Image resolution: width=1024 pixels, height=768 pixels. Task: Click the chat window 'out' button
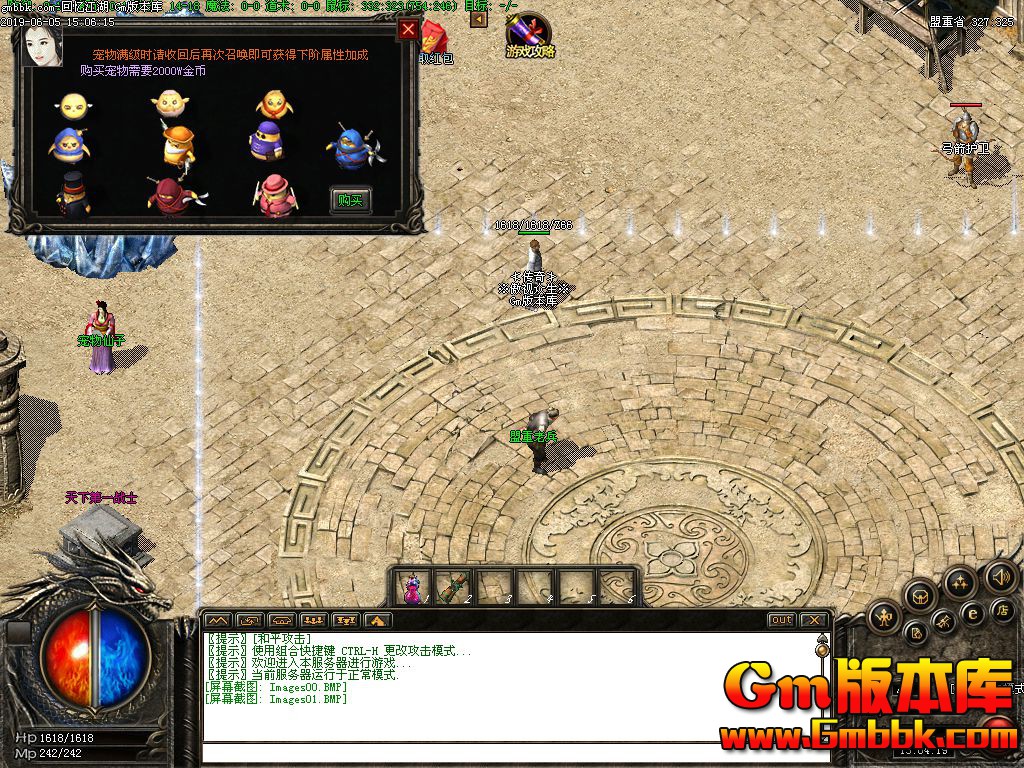(x=781, y=620)
